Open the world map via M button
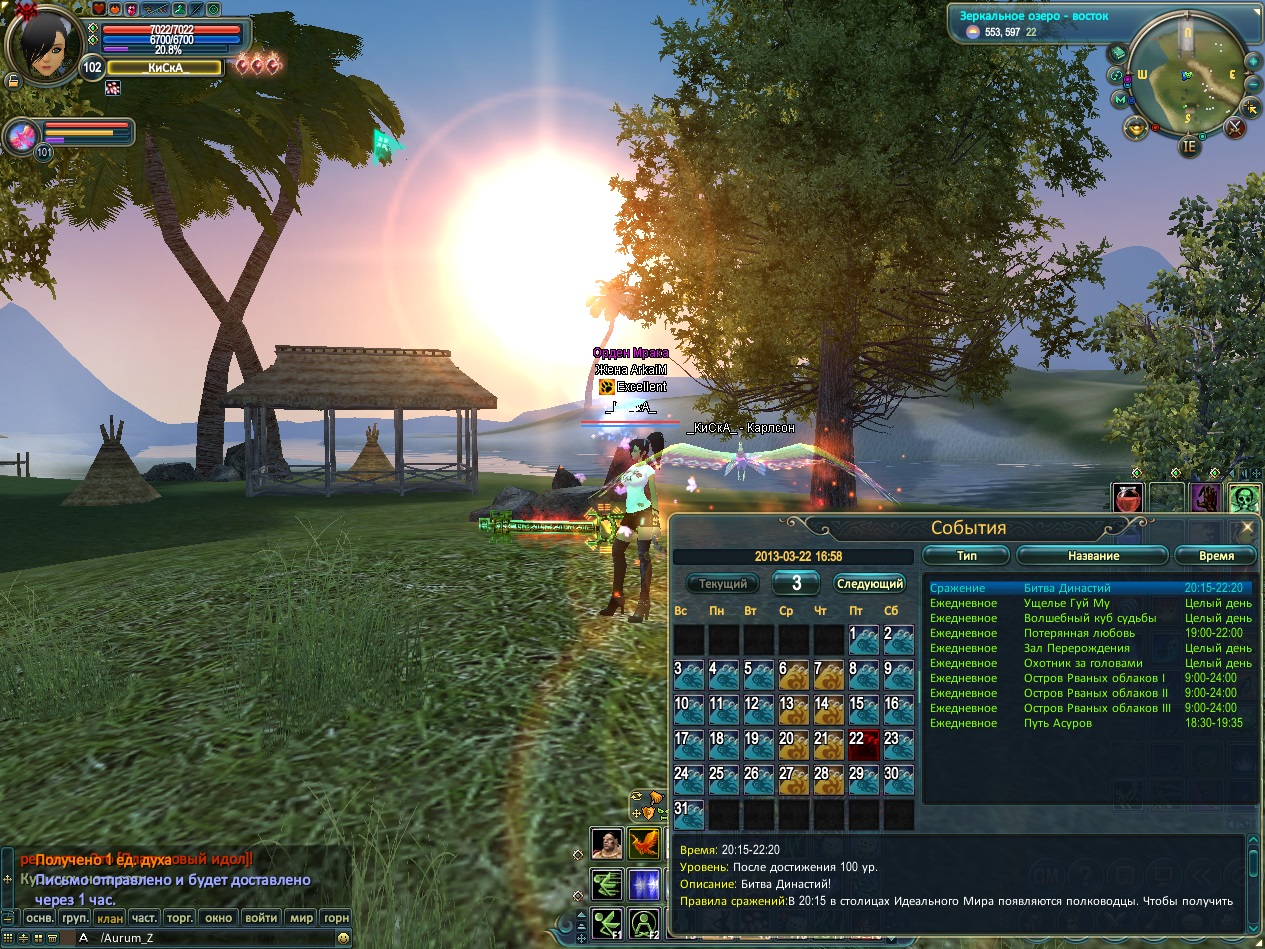The image size is (1265, 949). pos(1120,99)
